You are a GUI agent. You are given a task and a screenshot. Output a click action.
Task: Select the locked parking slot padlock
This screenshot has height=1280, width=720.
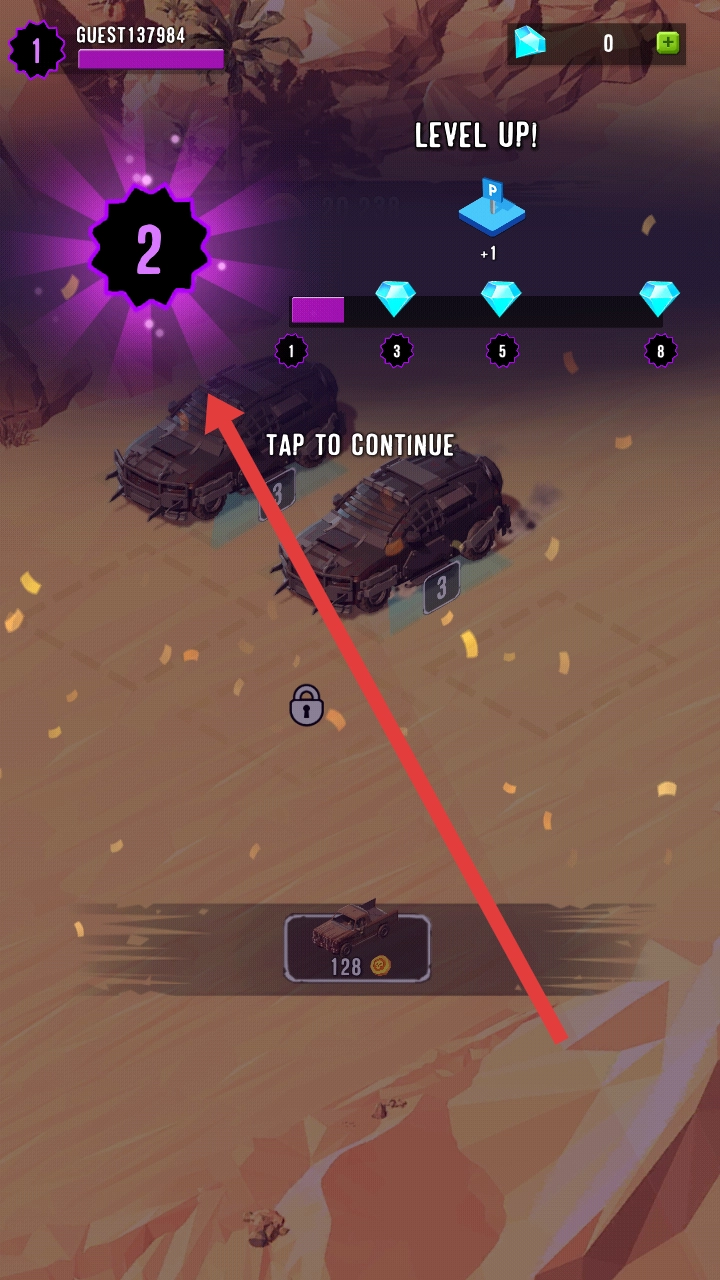tap(306, 705)
